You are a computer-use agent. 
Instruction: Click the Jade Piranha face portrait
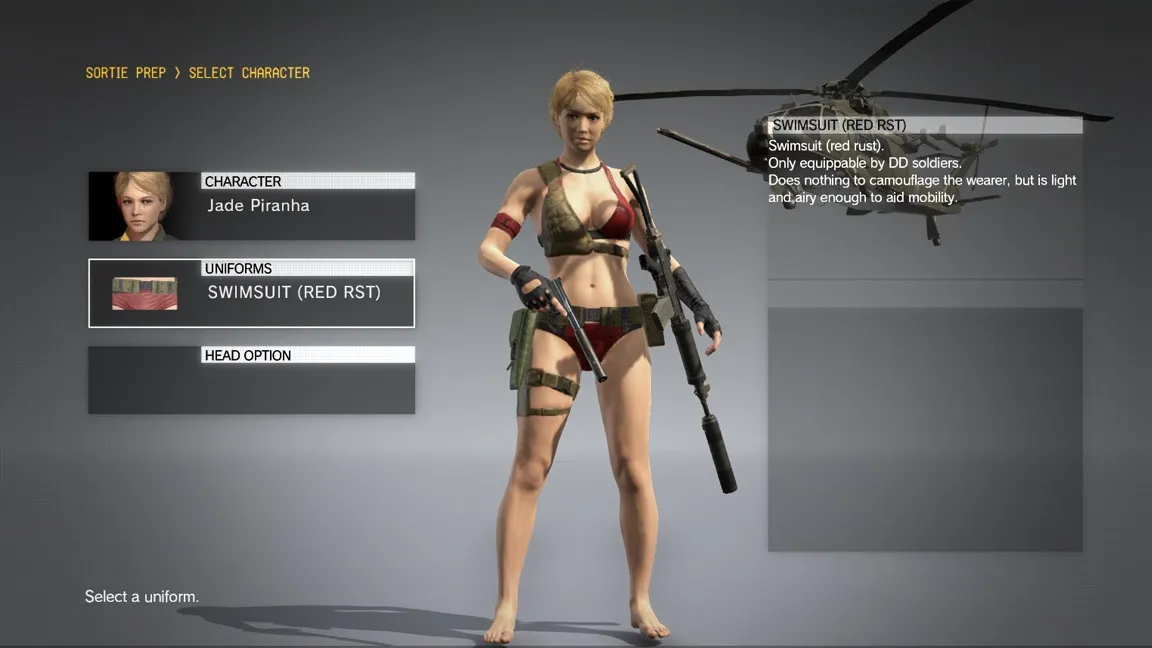click(x=143, y=206)
